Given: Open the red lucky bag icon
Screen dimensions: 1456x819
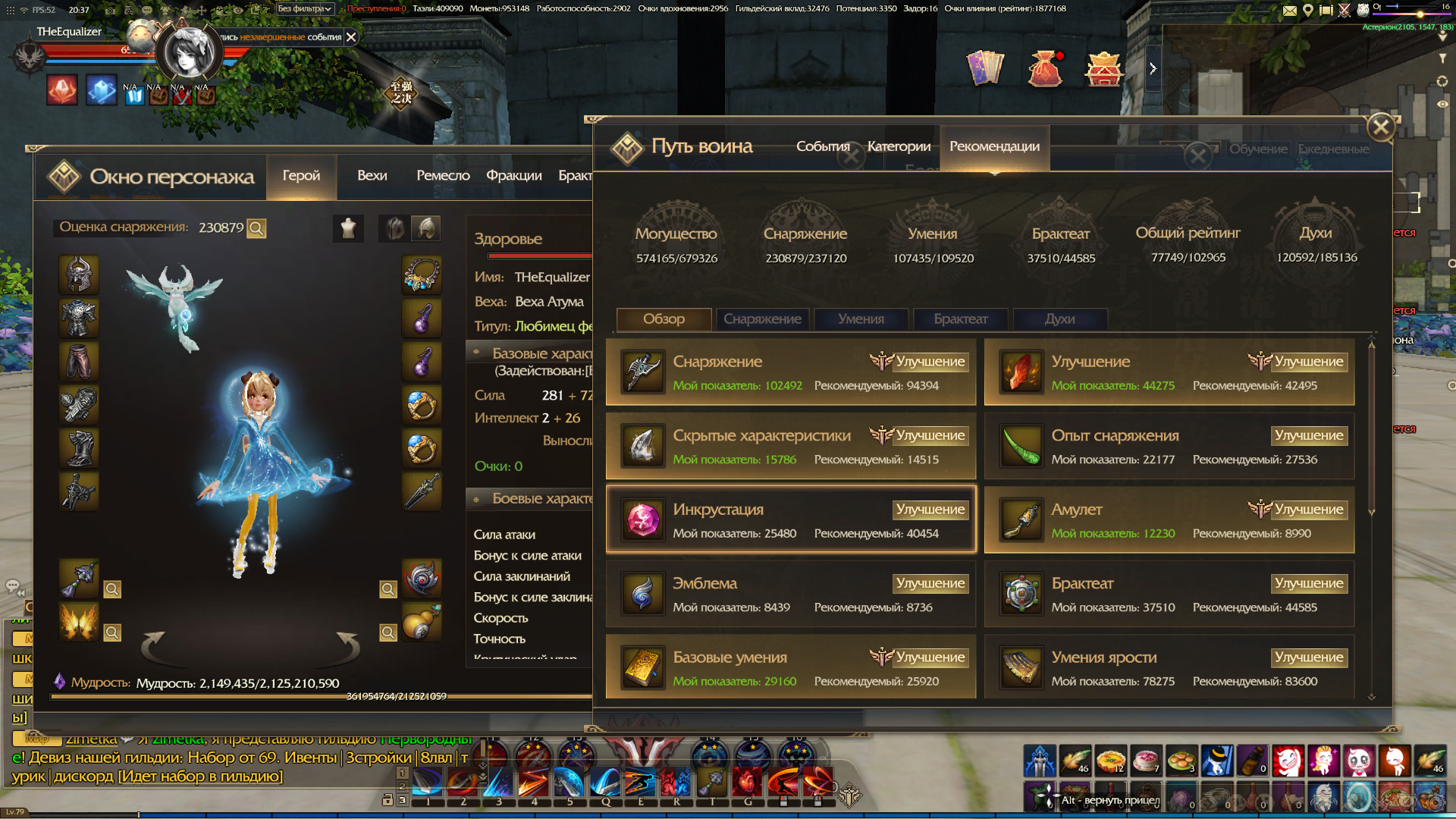Looking at the screenshot, I should click(1044, 69).
